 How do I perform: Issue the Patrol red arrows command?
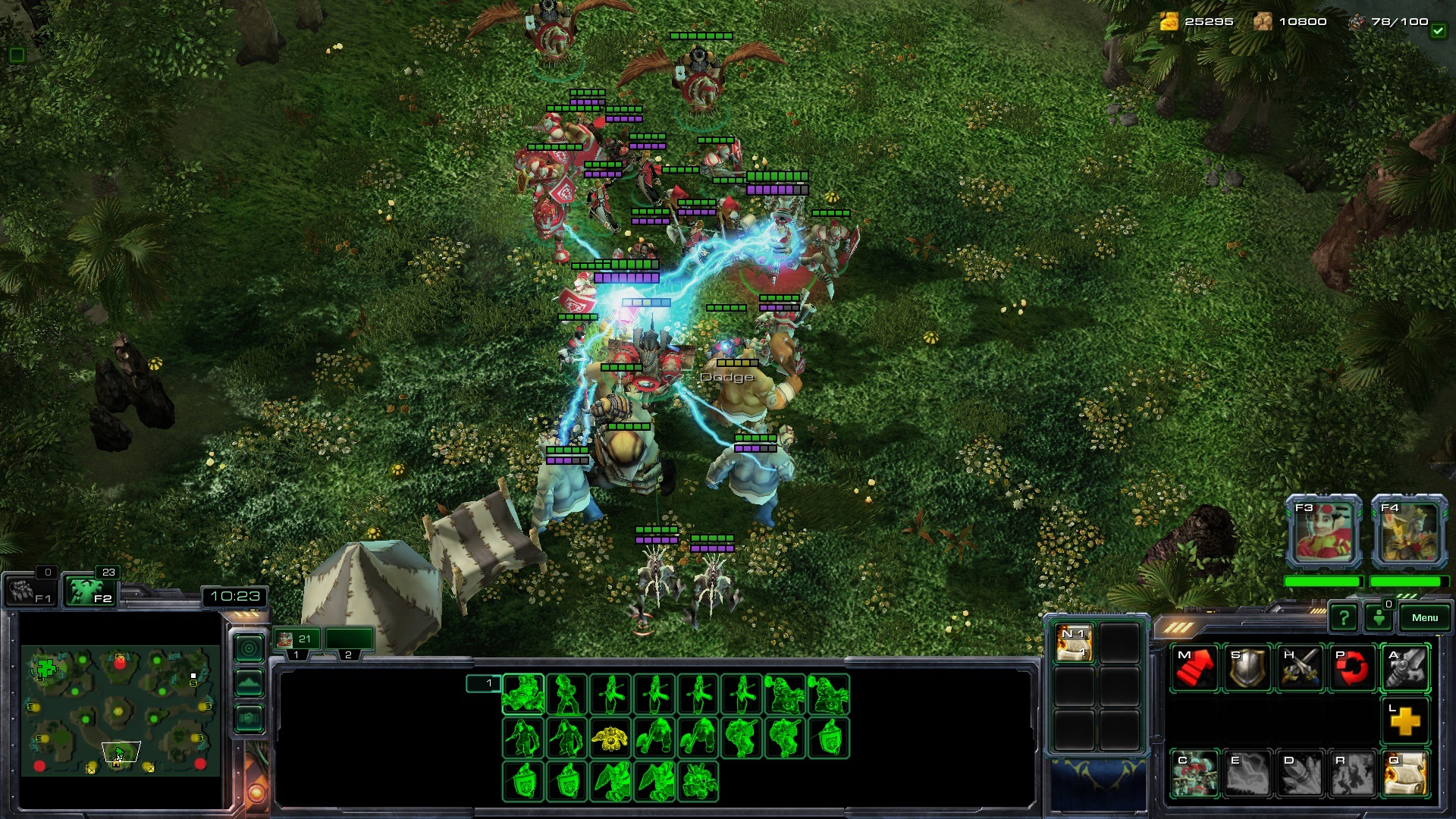pos(1352,668)
